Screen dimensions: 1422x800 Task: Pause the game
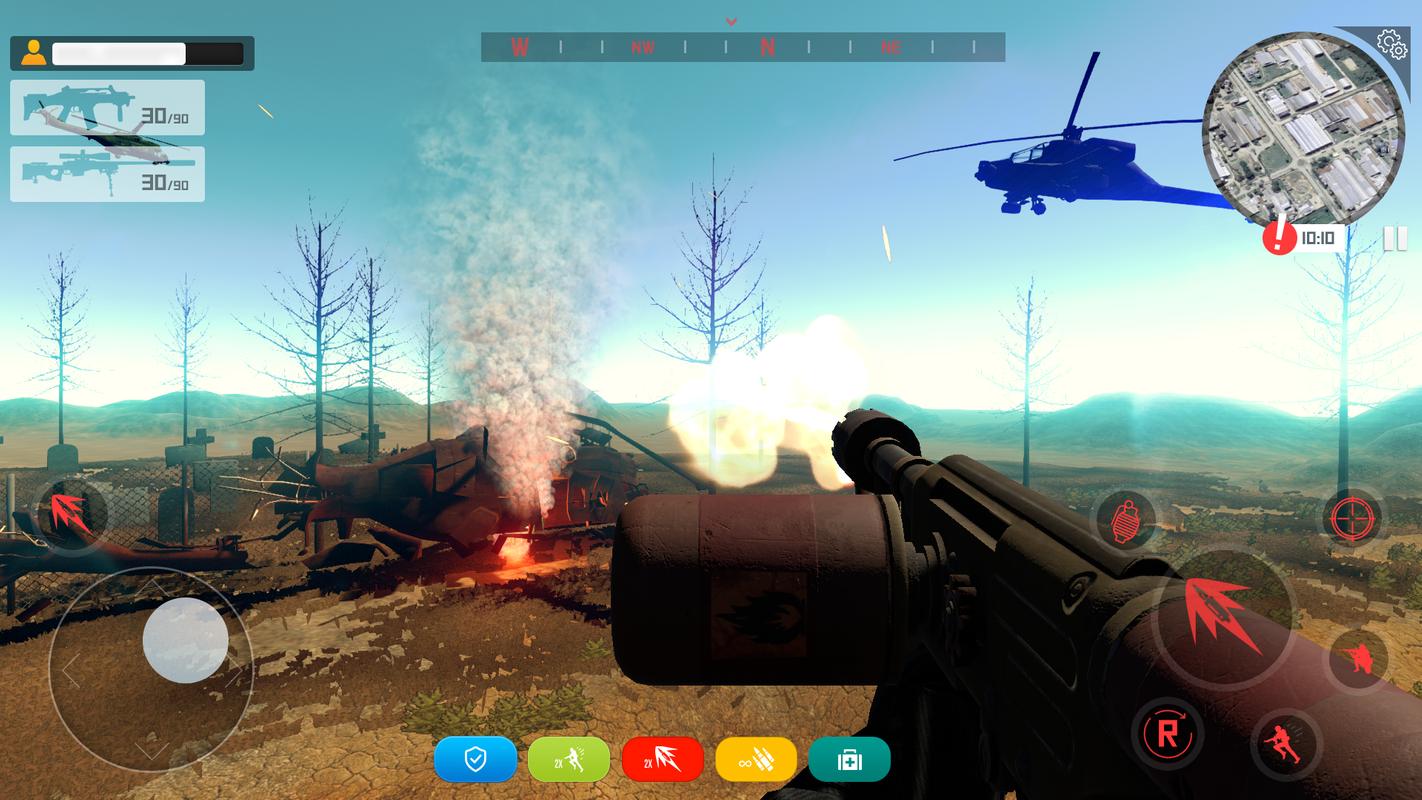[1394, 238]
